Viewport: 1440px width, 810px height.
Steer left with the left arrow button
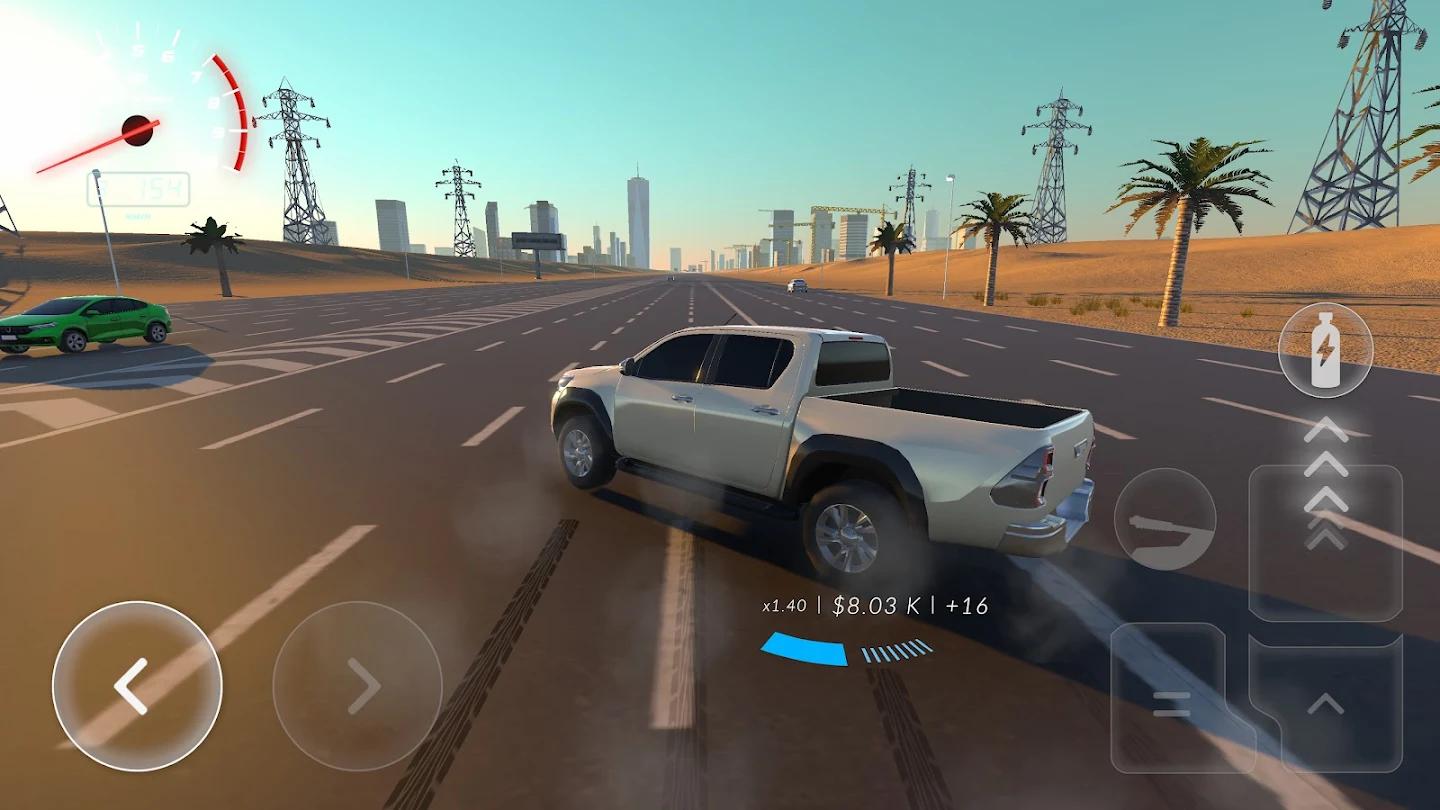137,686
